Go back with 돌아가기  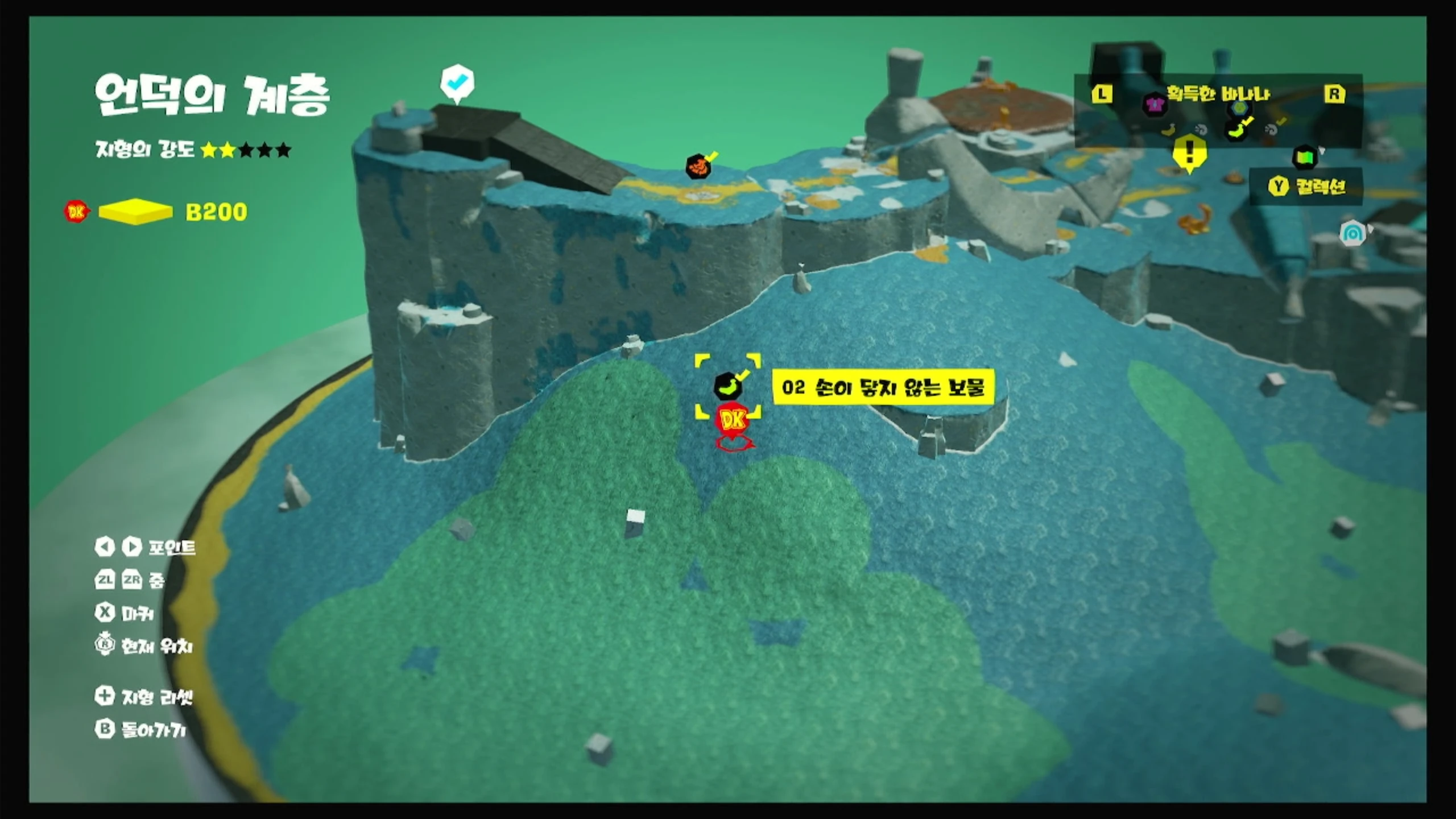141,730
